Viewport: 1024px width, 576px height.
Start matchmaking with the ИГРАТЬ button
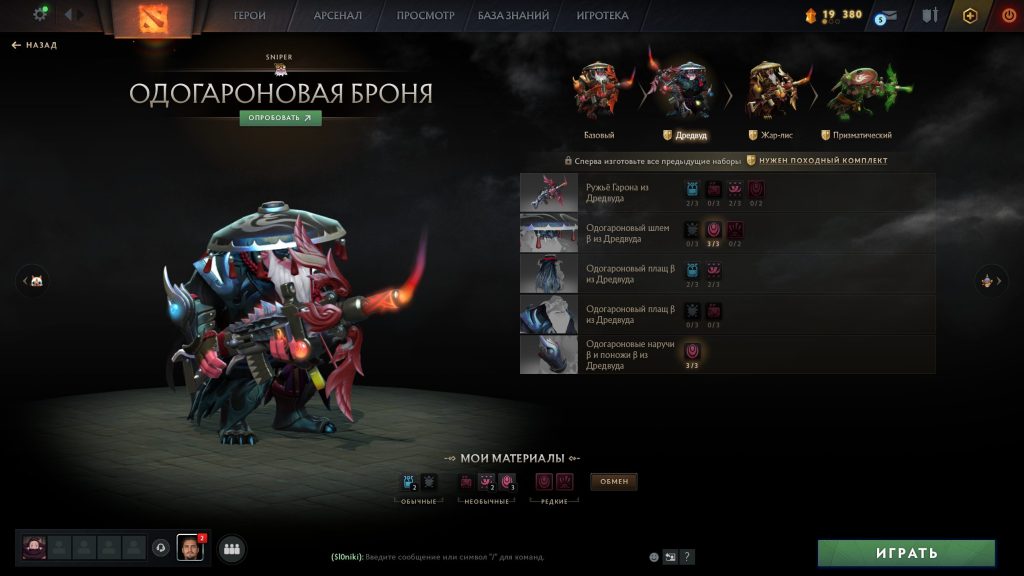[x=906, y=553]
